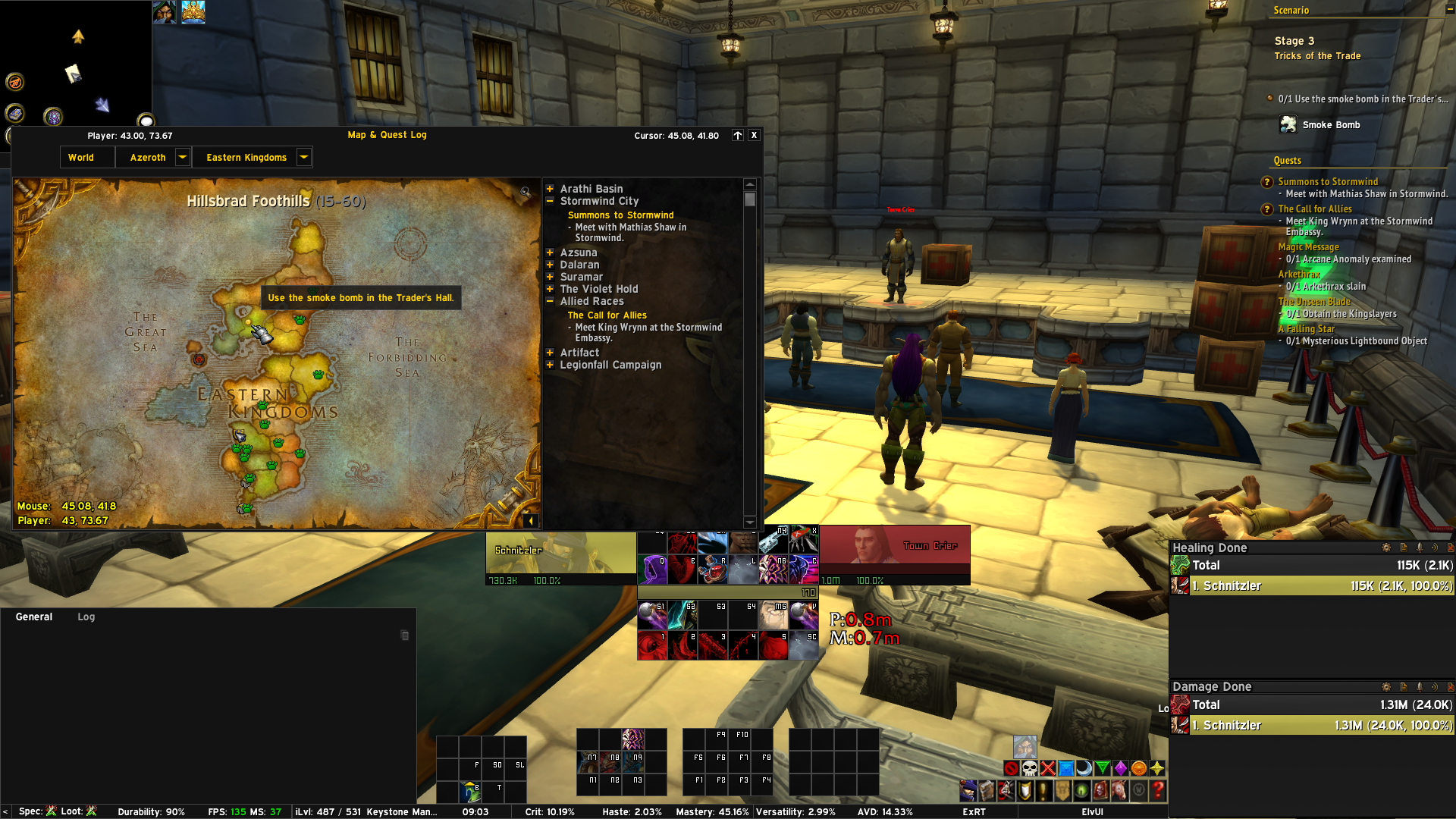The image size is (1456, 819).
Task: Close the Map & Quest Log window
Action: click(754, 135)
